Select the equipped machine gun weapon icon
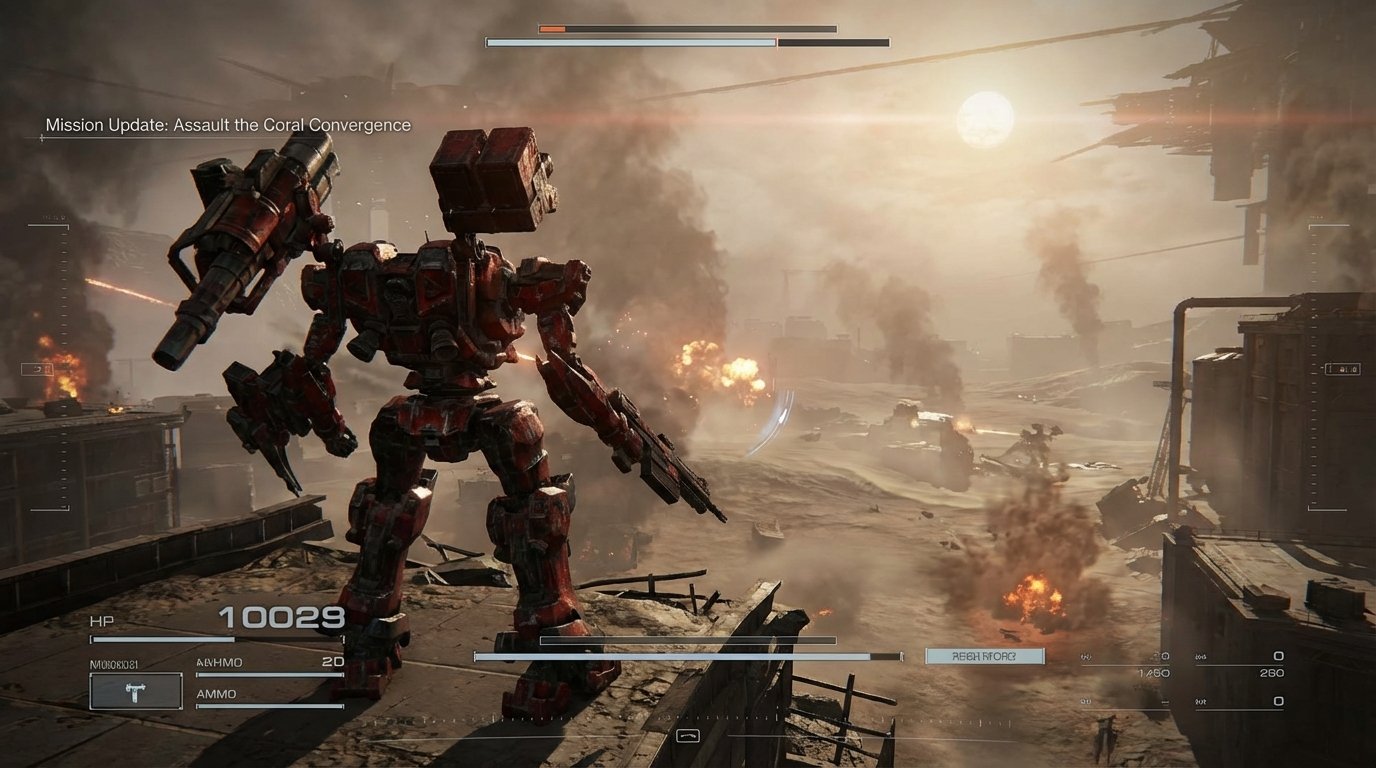Screen dimensions: 1376x768 click(134, 691)
